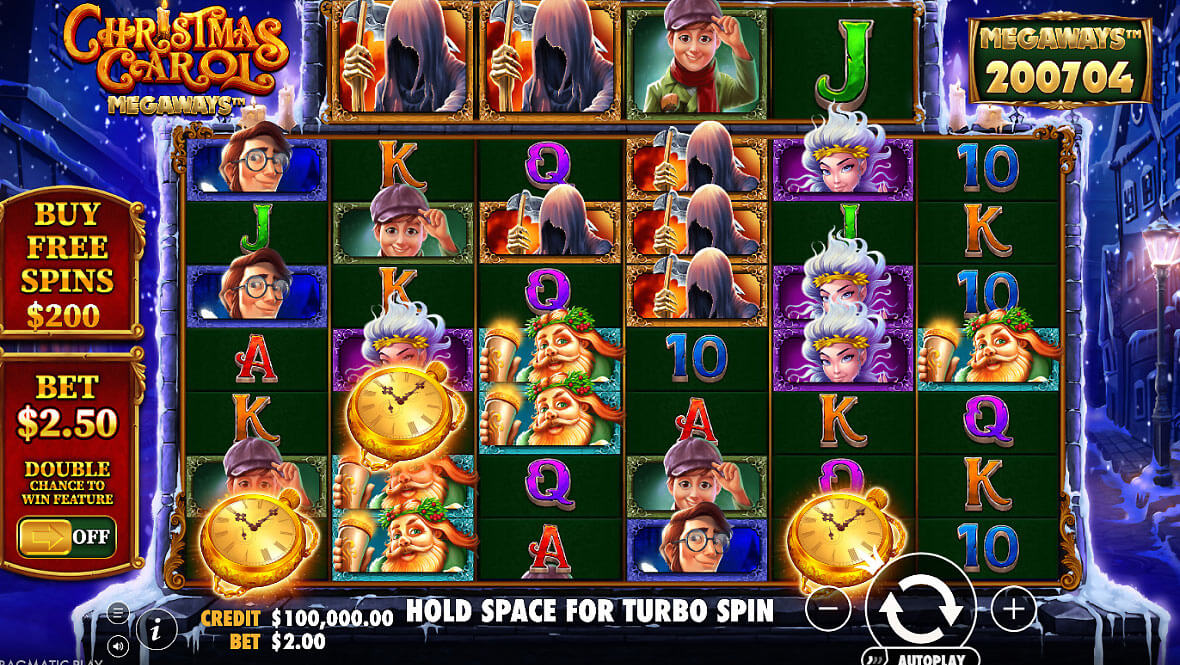Open the Autoplay options
Screen dimensions: 1180x665
click(922, 658)
